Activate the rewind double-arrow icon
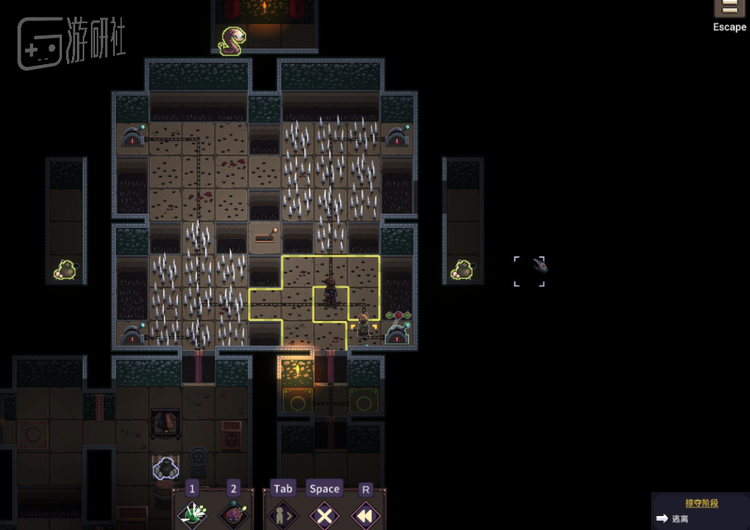The width and height of the screenshot is (750, 530). pos(365,516)
